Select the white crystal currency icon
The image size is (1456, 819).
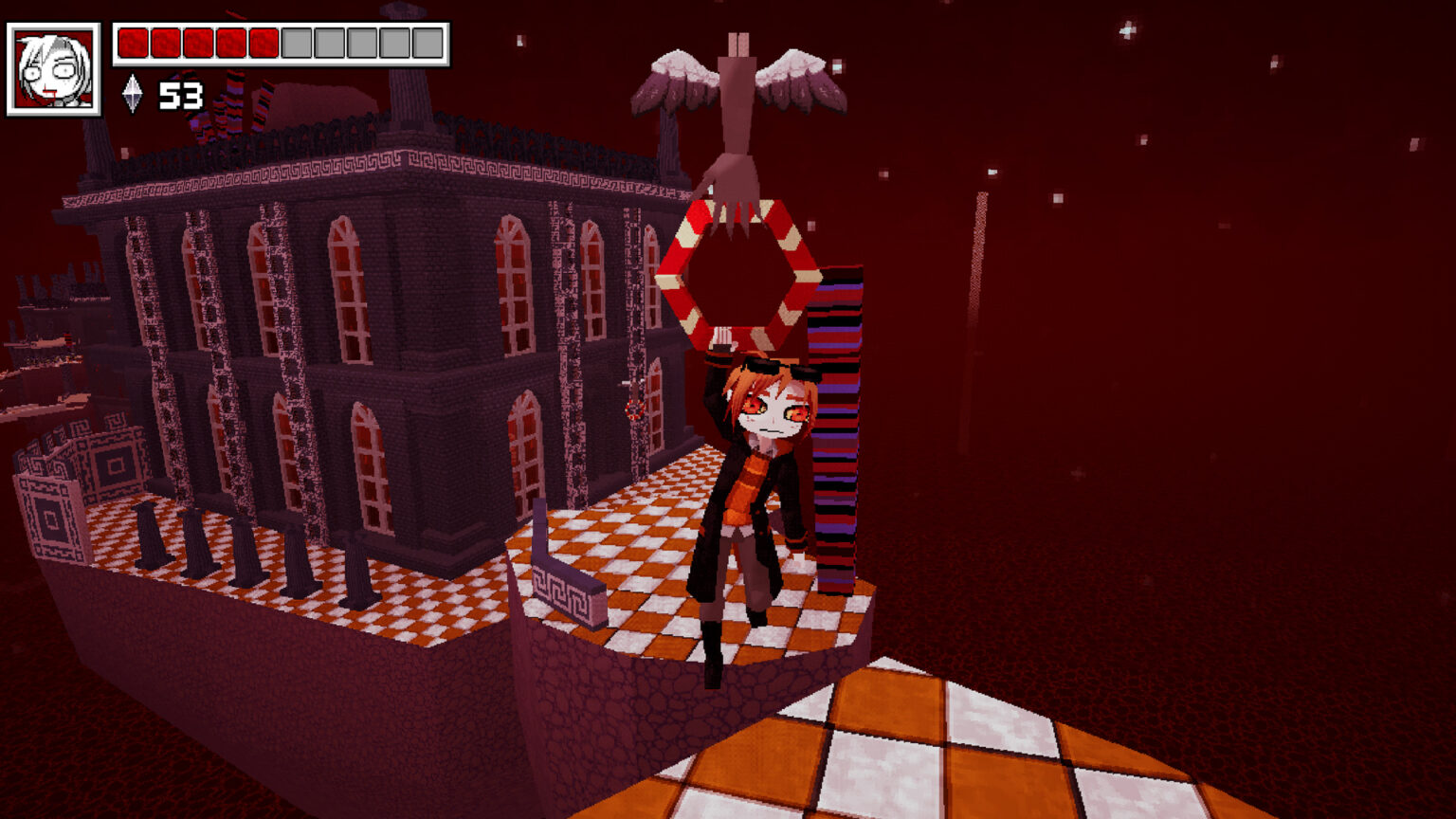133,95
